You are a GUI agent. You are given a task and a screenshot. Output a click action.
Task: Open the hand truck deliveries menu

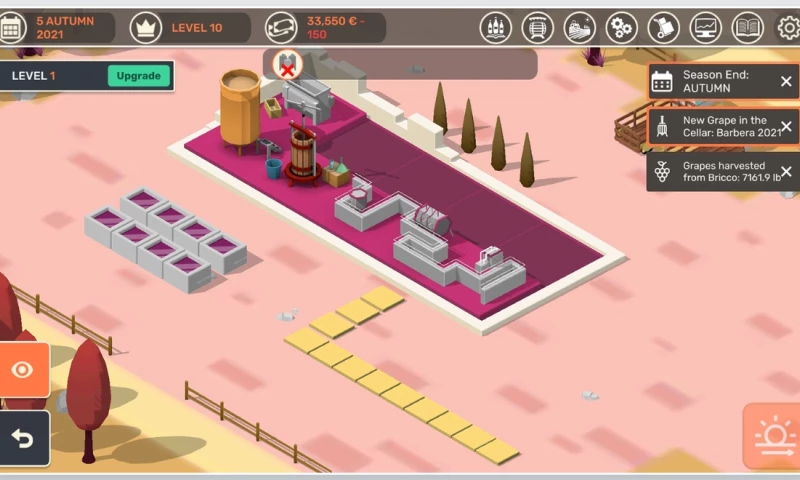click(663, 28)
